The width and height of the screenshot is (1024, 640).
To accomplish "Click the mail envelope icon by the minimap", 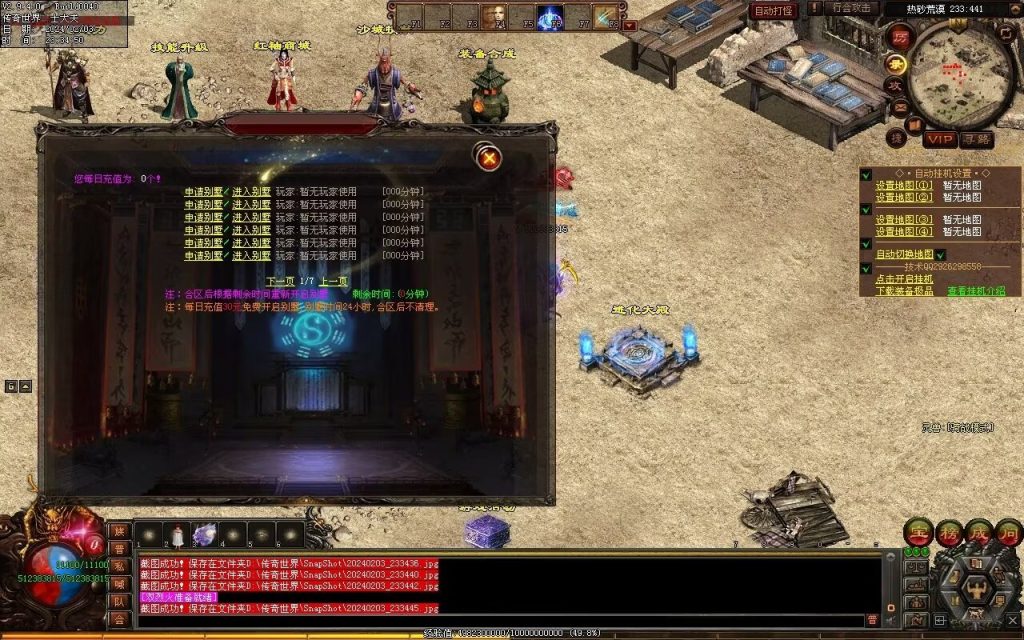I will coord(899,108).
